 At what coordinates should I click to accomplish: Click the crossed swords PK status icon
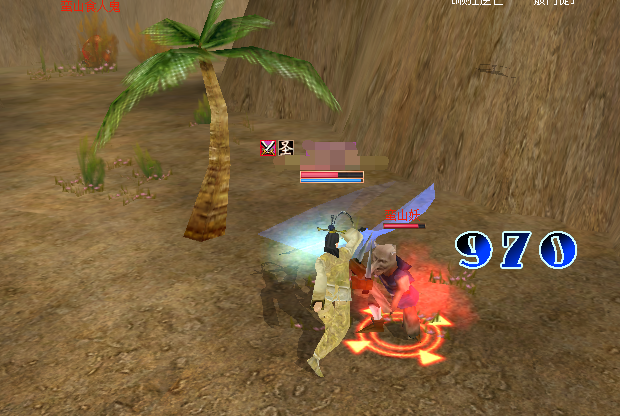267,148
